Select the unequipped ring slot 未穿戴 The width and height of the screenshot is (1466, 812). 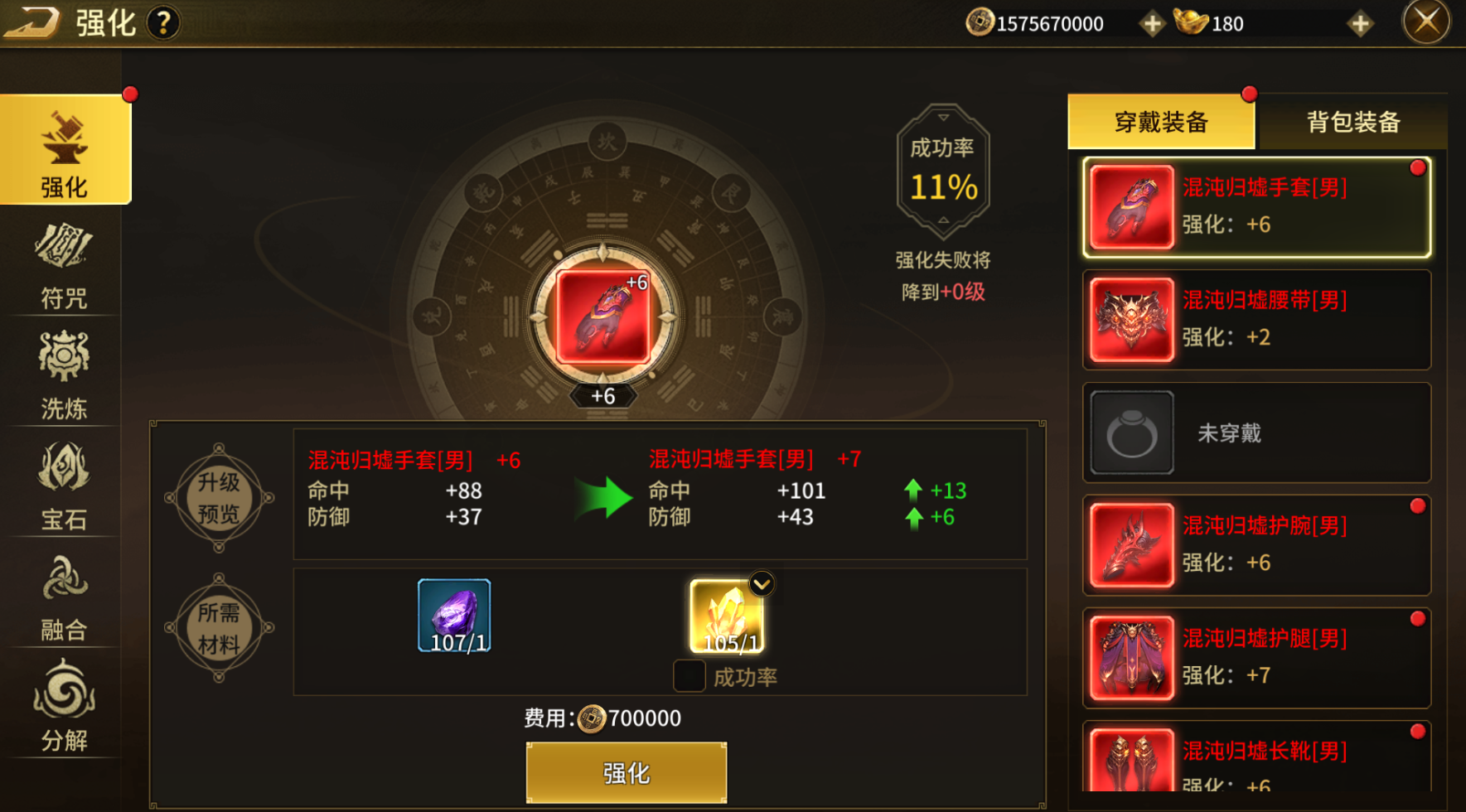[x=1256, y=433]
